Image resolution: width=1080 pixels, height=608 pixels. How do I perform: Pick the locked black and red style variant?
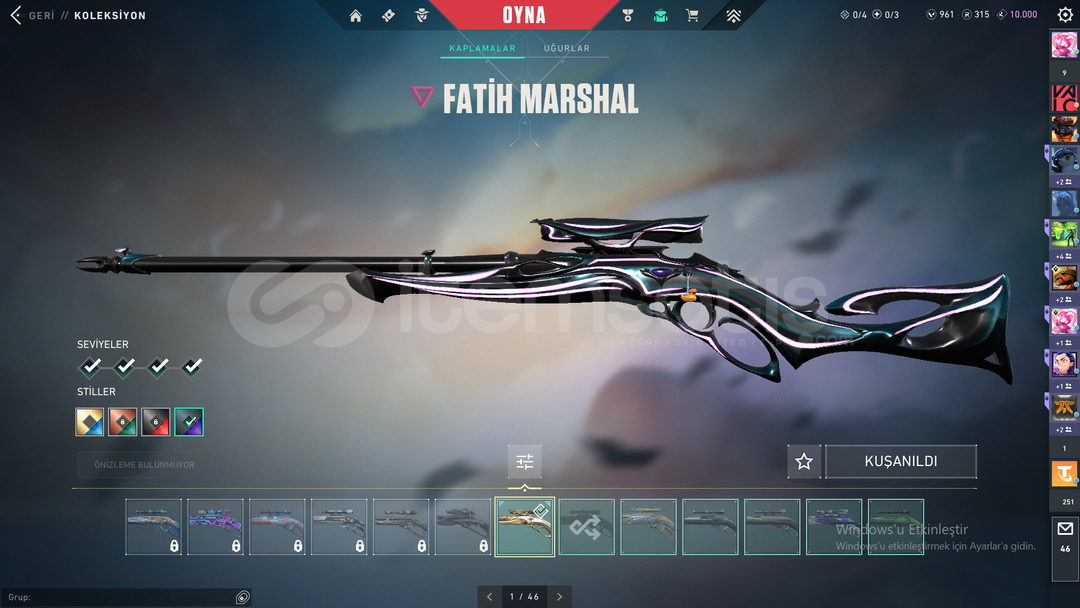point(156,422)
